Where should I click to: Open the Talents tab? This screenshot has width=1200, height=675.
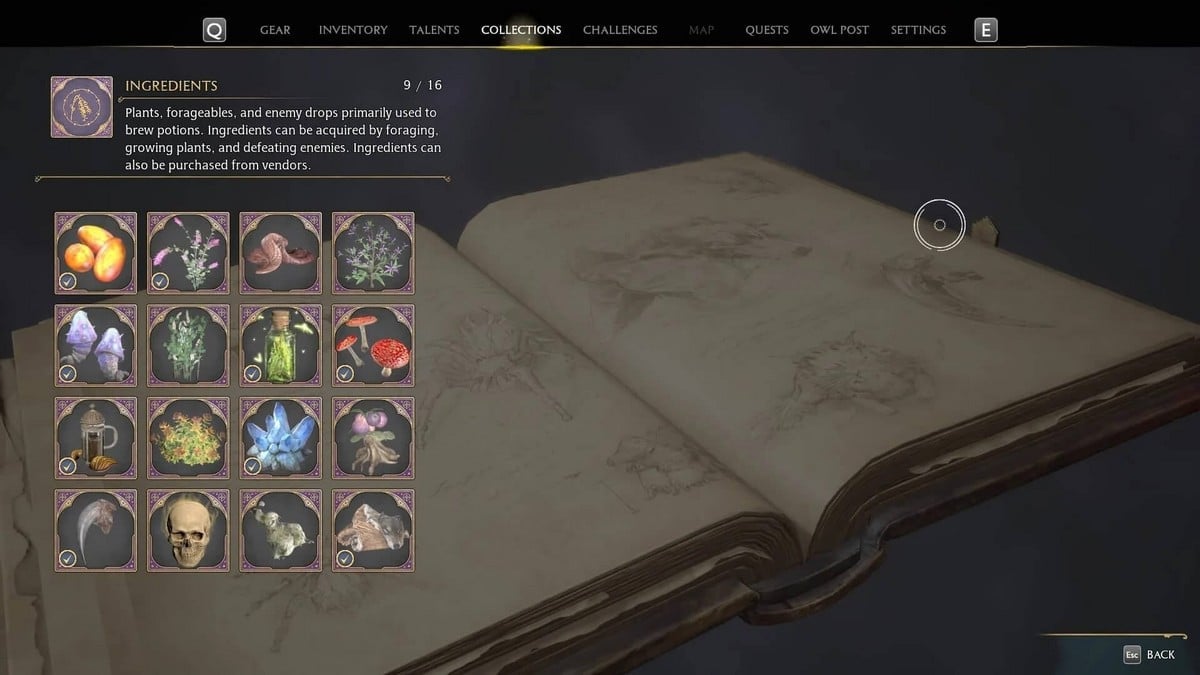click(x=434, y=30)
